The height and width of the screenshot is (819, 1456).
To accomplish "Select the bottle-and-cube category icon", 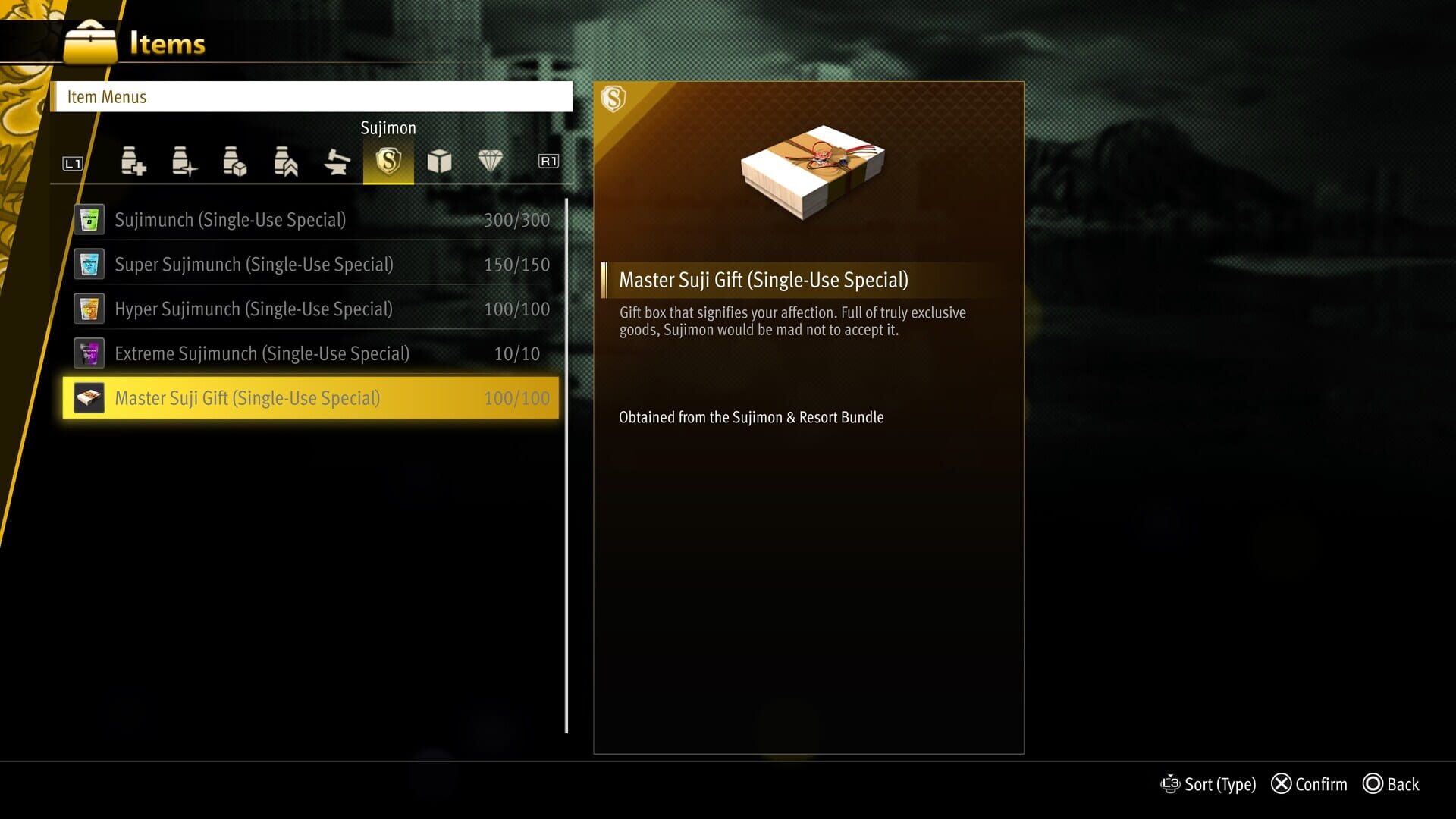I will pyautogui.click(x=235, y=162).
